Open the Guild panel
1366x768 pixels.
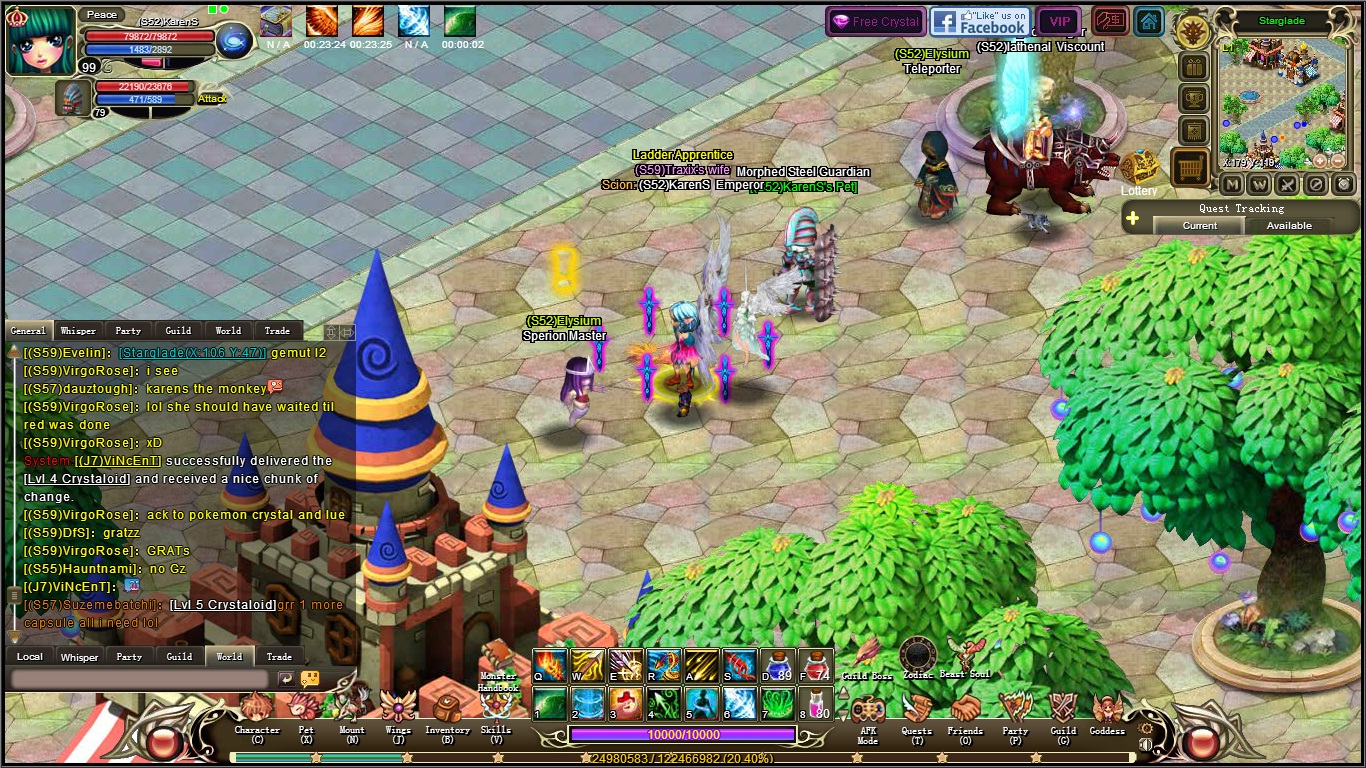(x=1063, y=711)
